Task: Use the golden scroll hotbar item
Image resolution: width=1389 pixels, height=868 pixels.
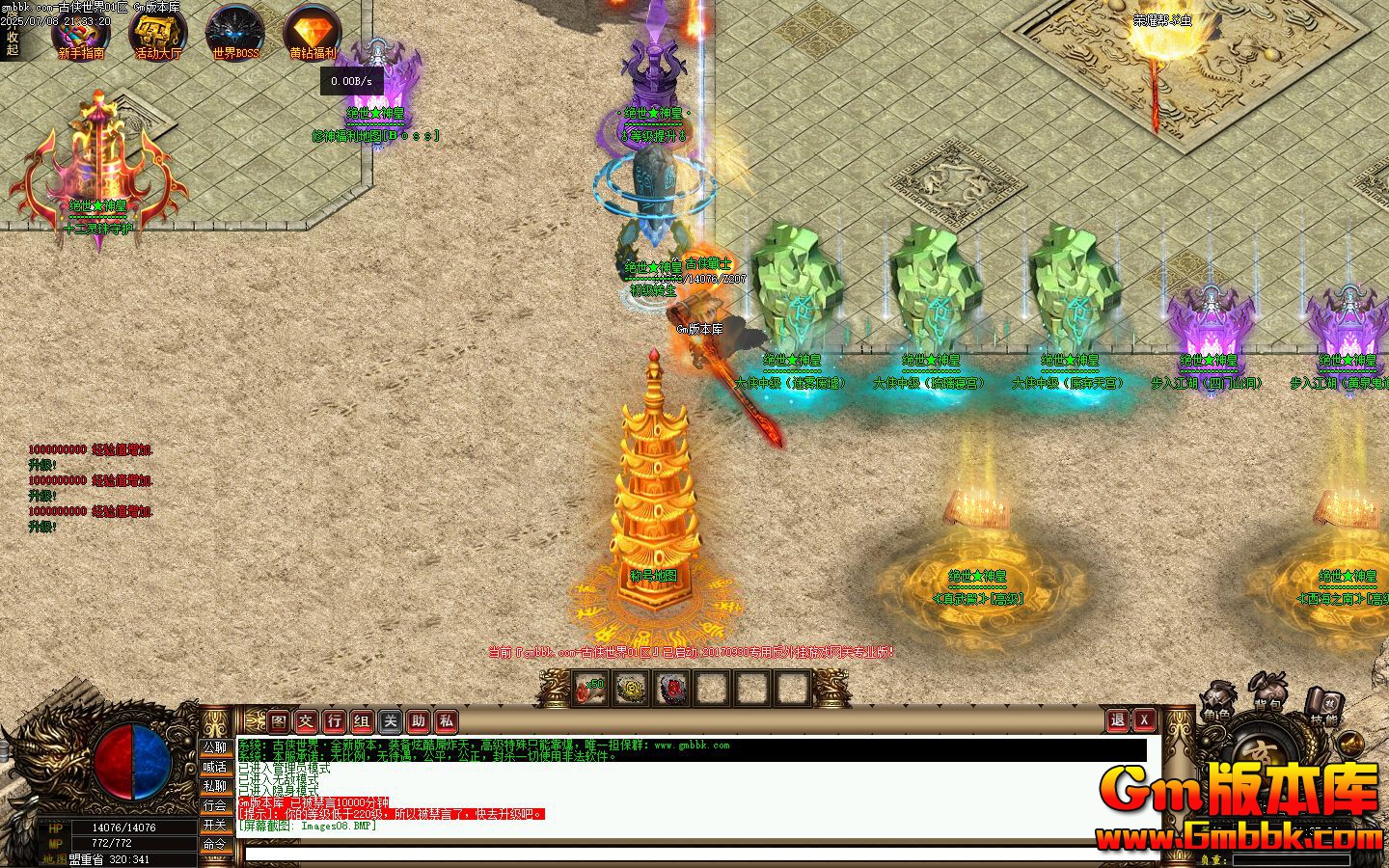Action: [632, 689]
